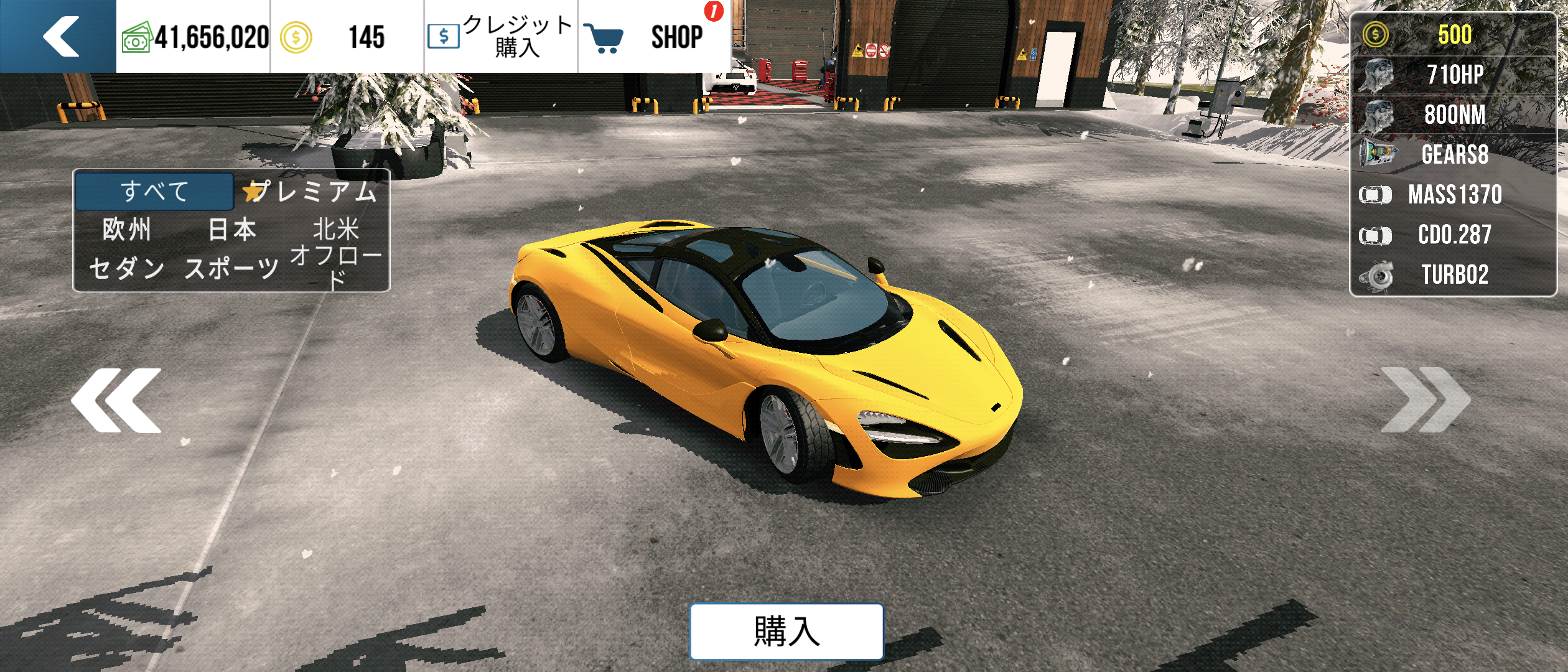The height and width of the screenshot is (672, 1568).
Task: Open the クレジット購入 credit purchase screen
Action: click(x=501, y=36)
